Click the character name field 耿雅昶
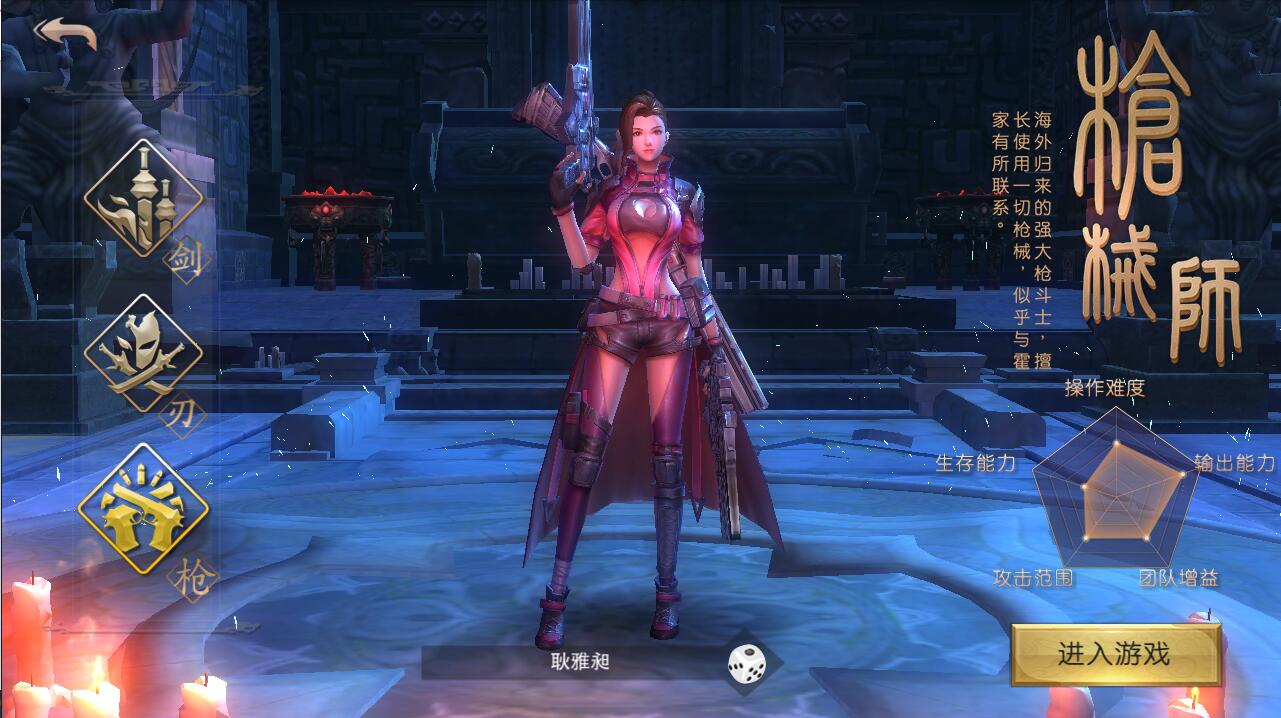The height and width of the screenshot is (718, 1281). click(579, 661)
